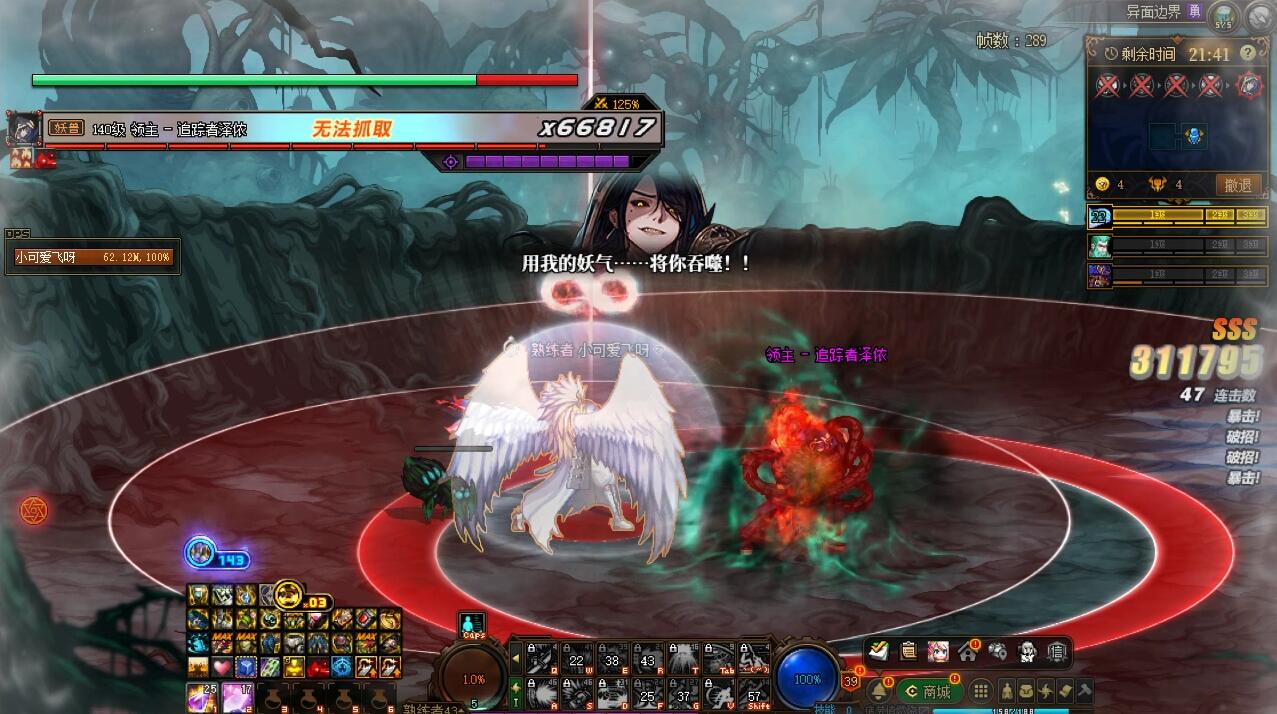Open the nine-dot grid menu
The image size is (1277, 714).
[981, 691]
